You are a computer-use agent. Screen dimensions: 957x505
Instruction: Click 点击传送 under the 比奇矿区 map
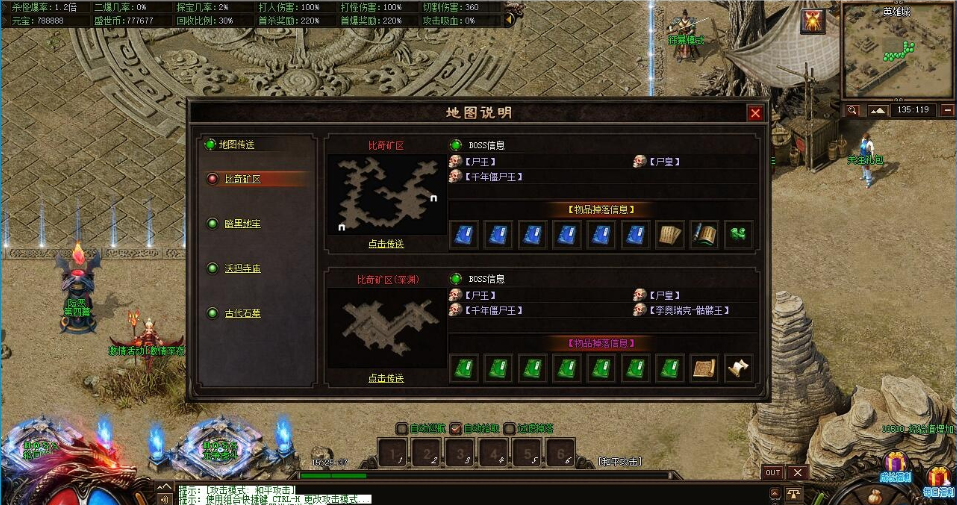[x=385, y=244]
